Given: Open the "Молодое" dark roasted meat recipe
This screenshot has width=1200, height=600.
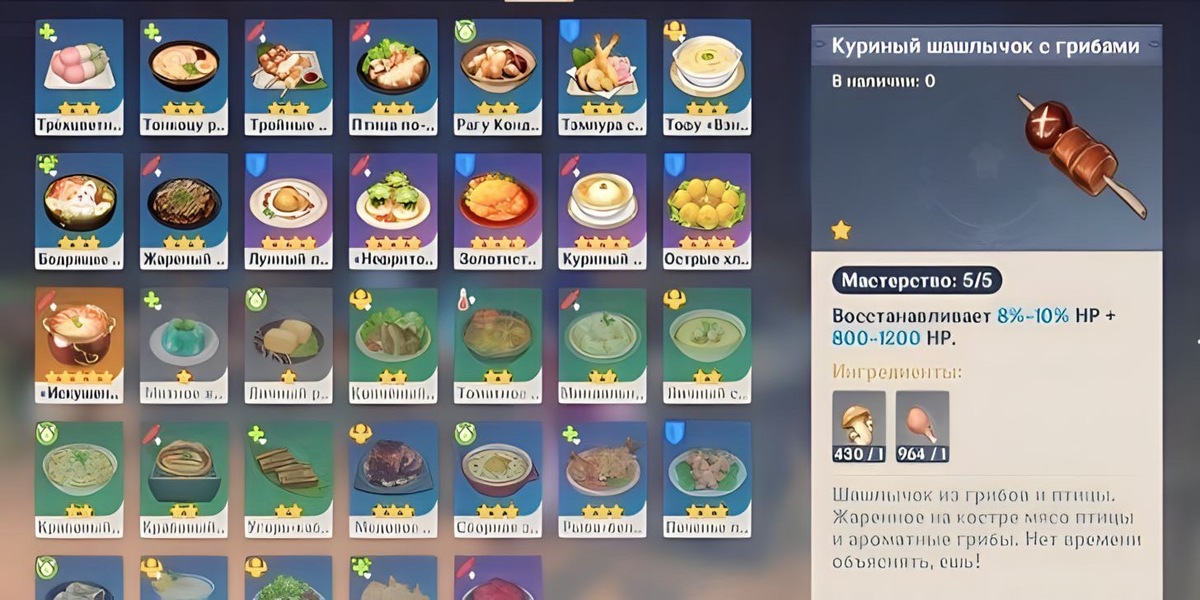Looking at the screenshot, I should pos(393,478).
